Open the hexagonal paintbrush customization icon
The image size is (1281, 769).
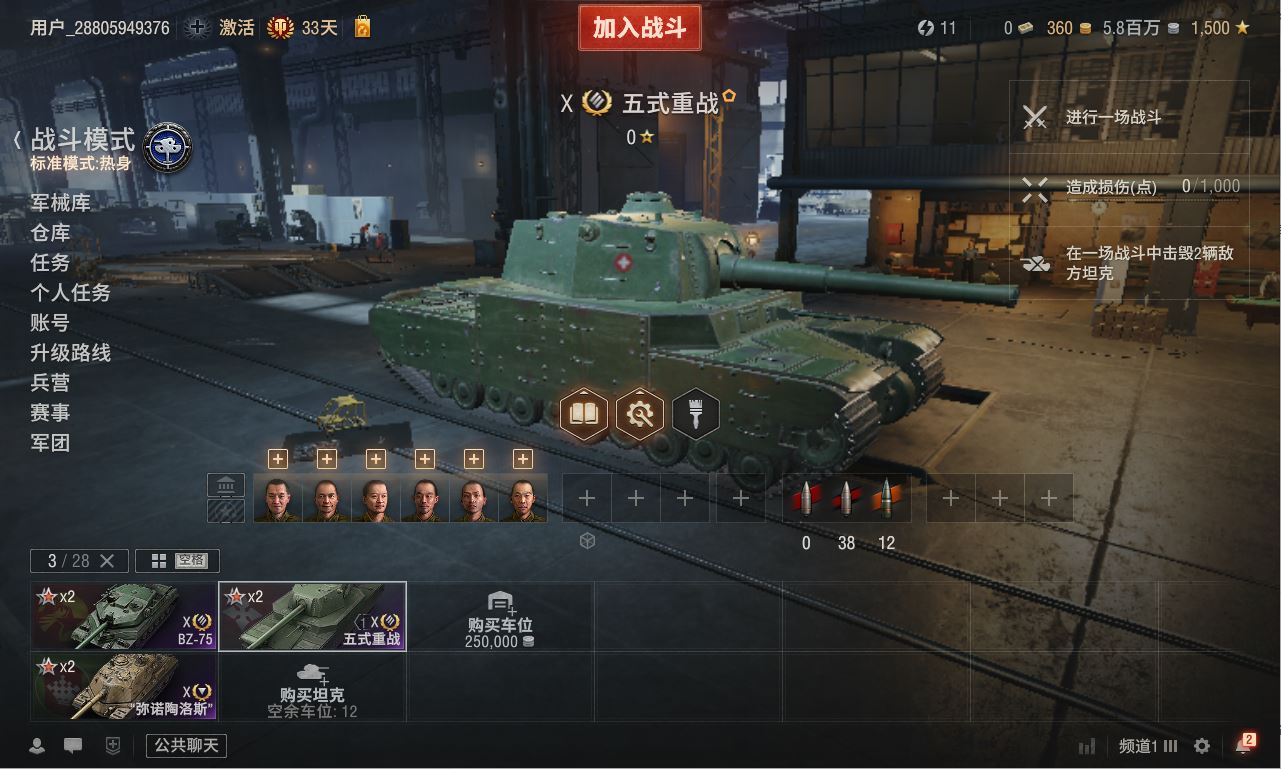coord(696,413)
